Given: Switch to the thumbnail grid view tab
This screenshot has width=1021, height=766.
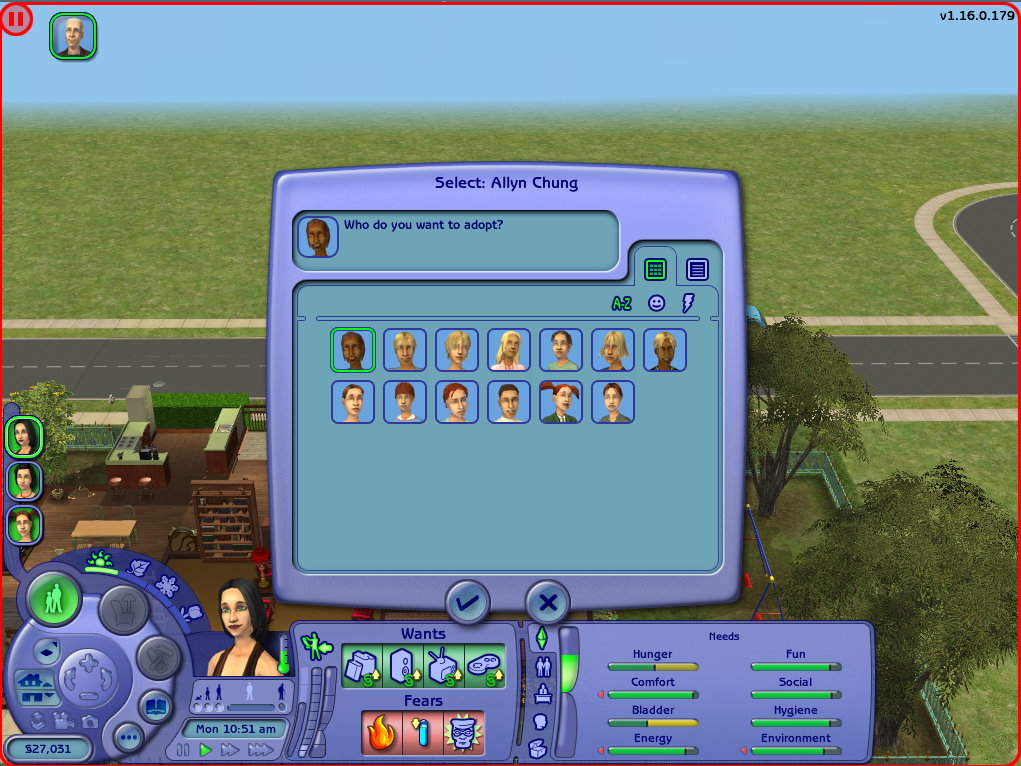Looking at the screenshot, I should [655, 268].
